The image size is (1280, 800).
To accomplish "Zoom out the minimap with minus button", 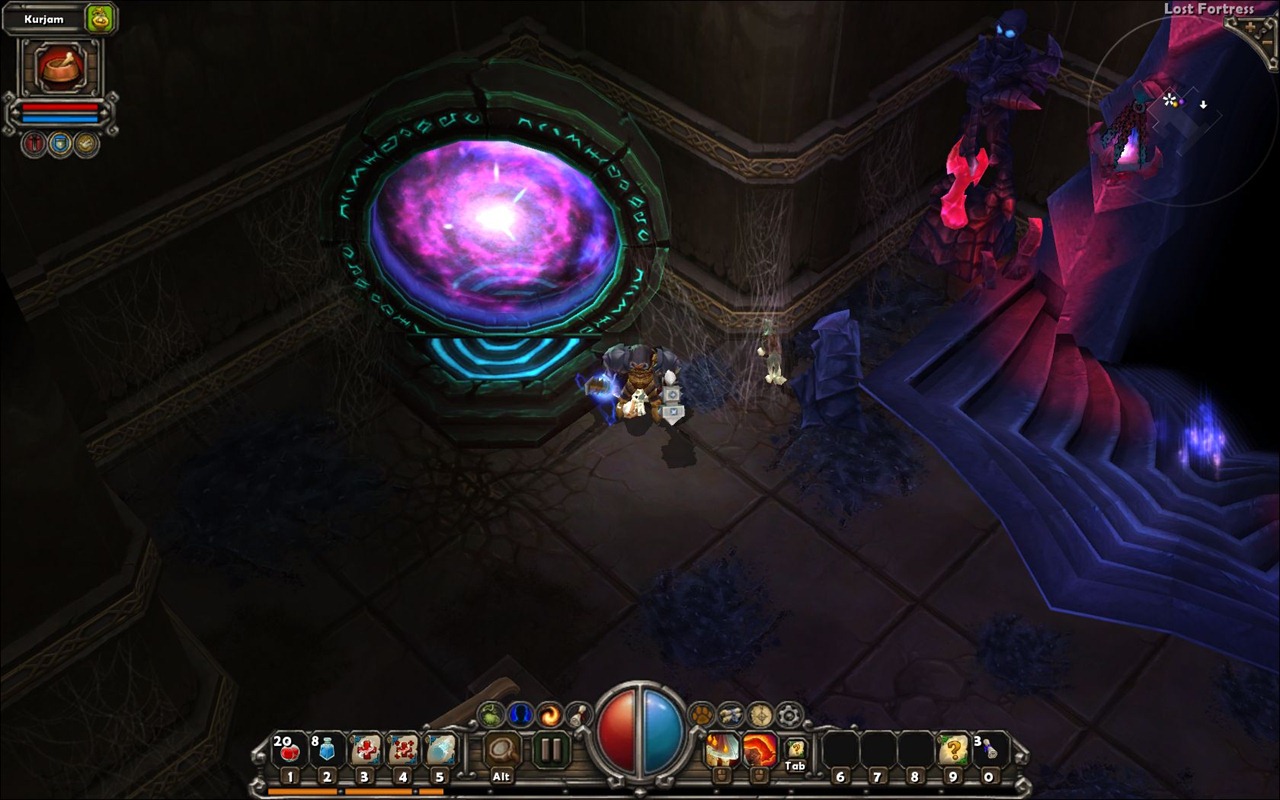I will point(1264,42).
